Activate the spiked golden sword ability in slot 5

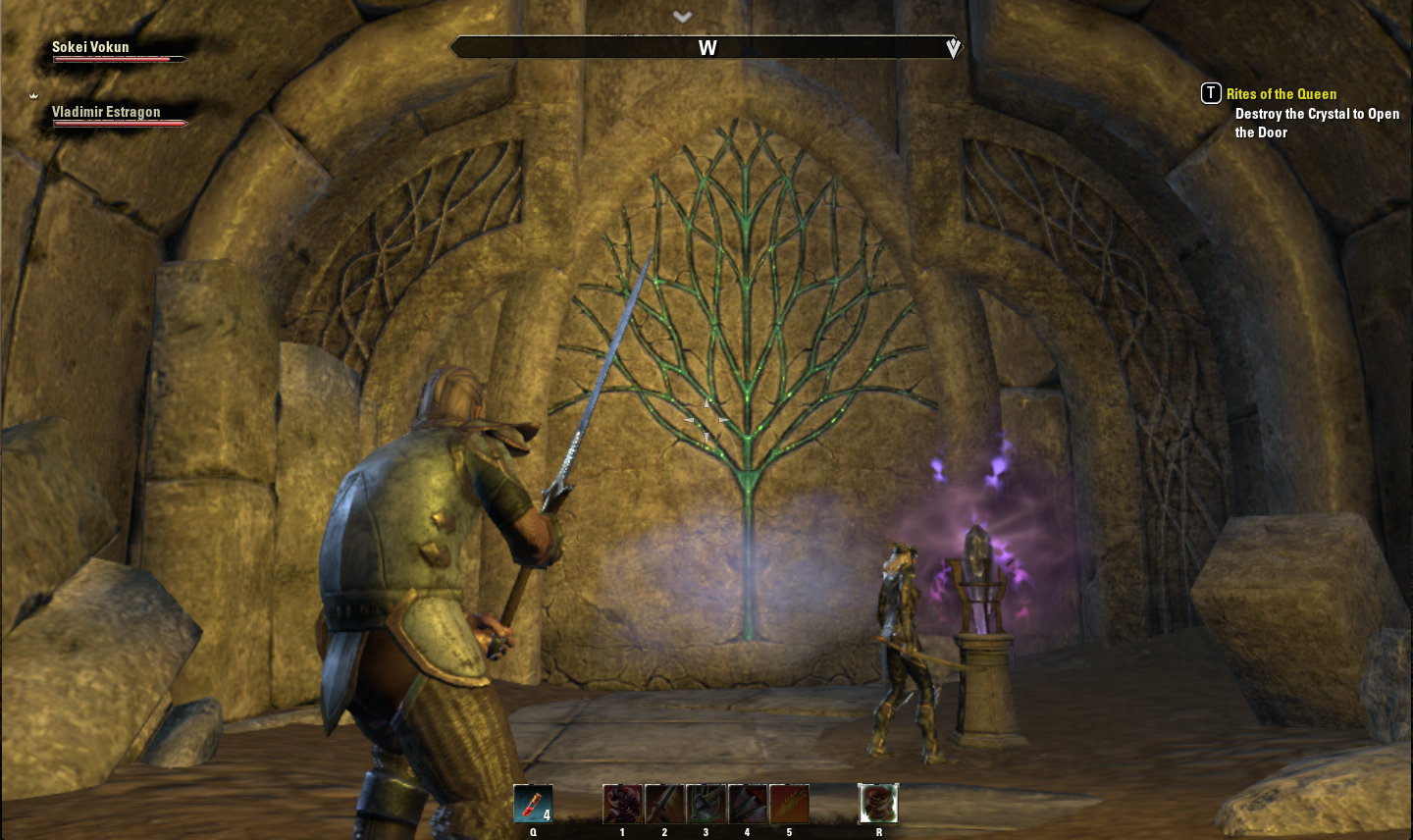(789, 804)
